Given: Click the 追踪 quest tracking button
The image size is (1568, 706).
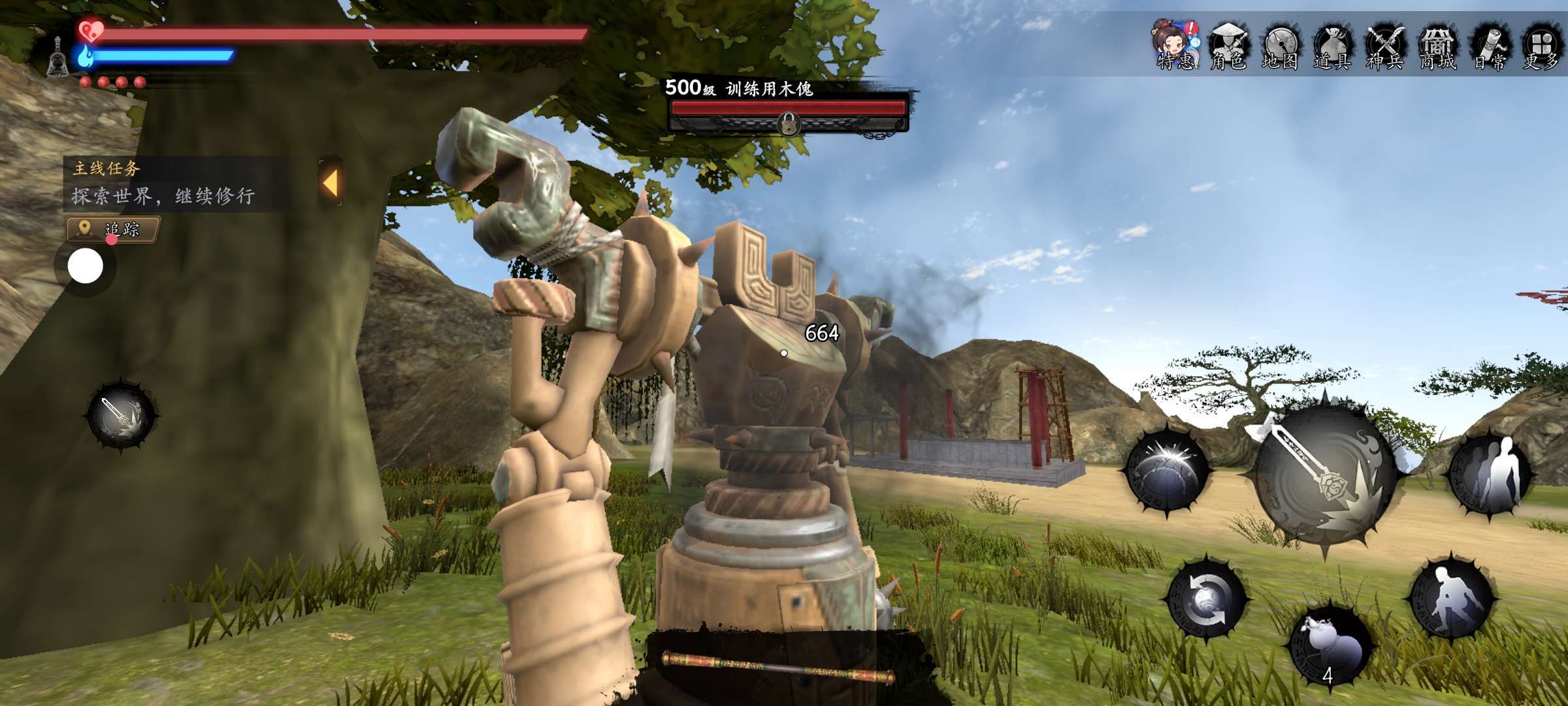Looking at the screenshot, I should point(113,229).
